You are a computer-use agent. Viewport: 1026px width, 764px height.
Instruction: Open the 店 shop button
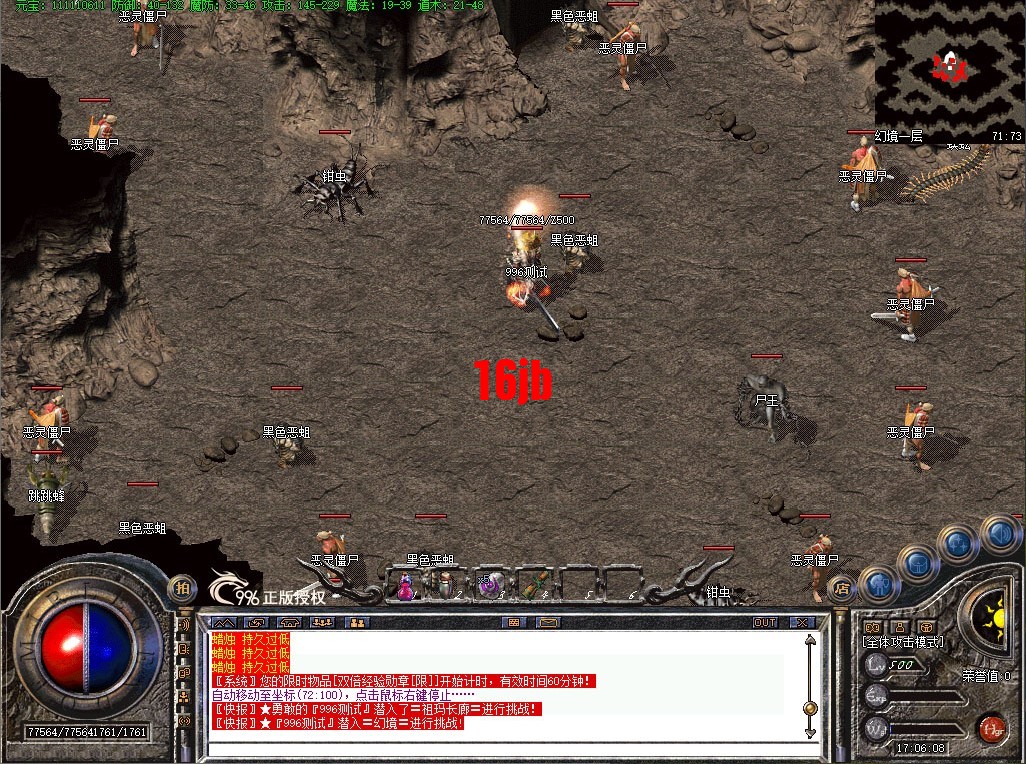point(842,588)
